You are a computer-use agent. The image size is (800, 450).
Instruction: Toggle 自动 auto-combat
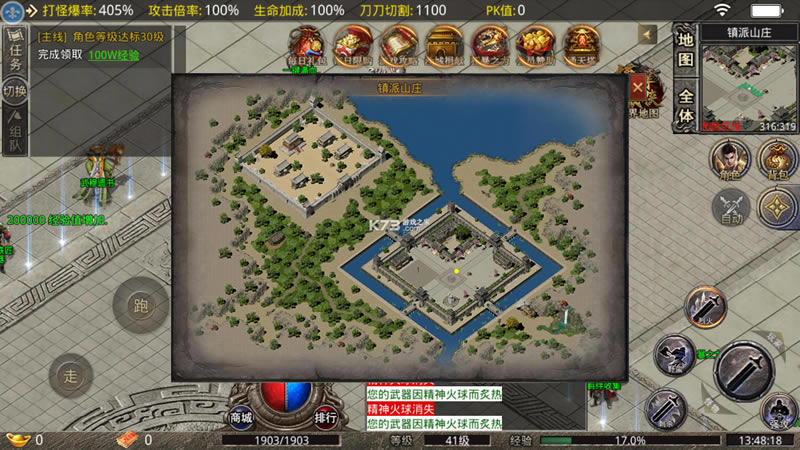tap(729, 208)
